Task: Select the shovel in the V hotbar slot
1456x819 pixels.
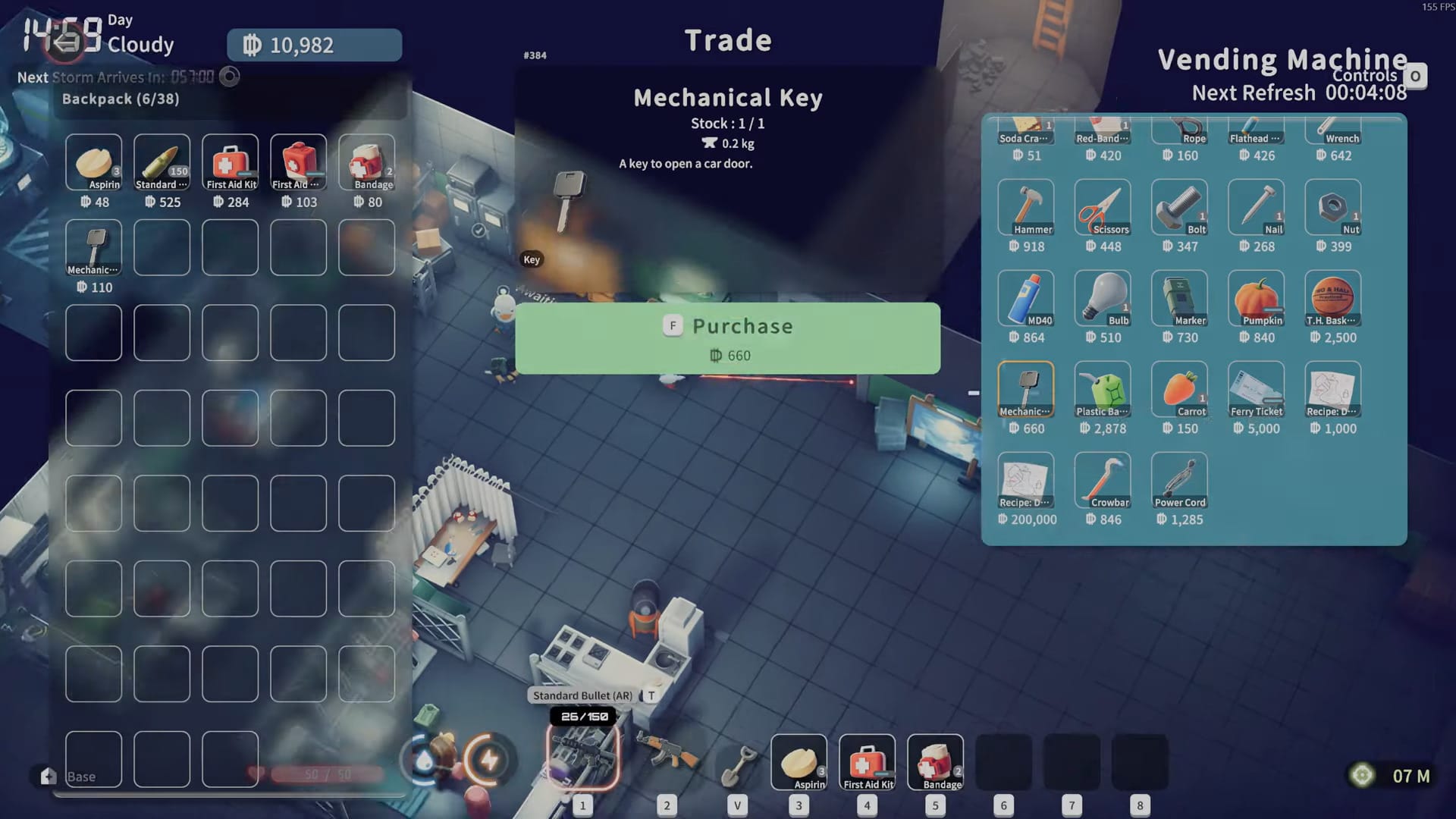Action: (737, 762)
